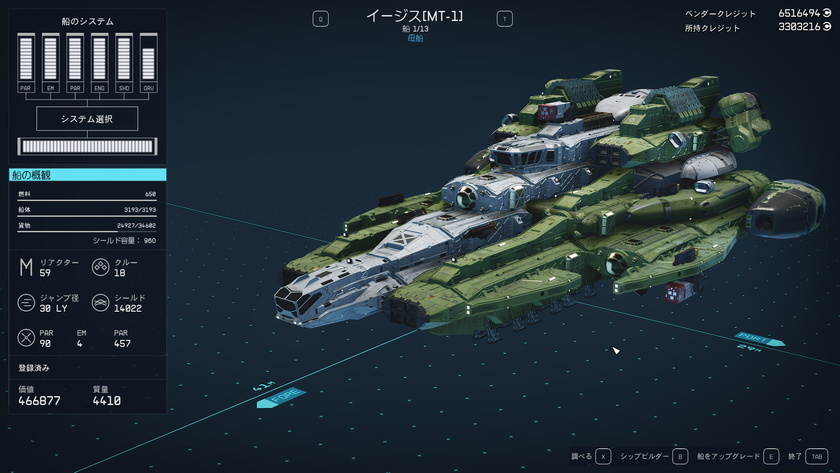Select the ENG power column
Screen dimensions: 840x473
(99, 63)
